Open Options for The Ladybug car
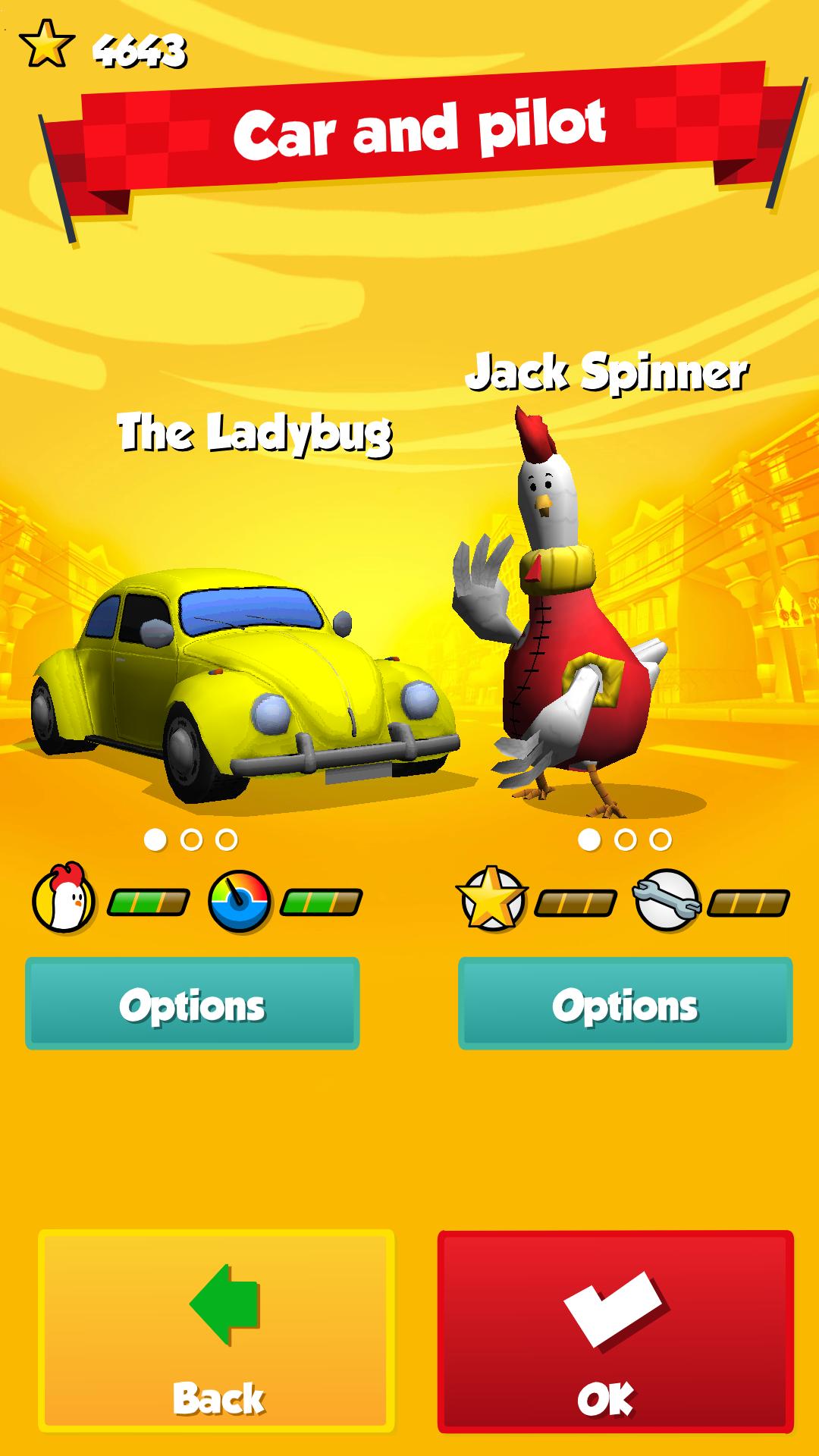Screen dimensions: 819x1456 (192, 1003)
